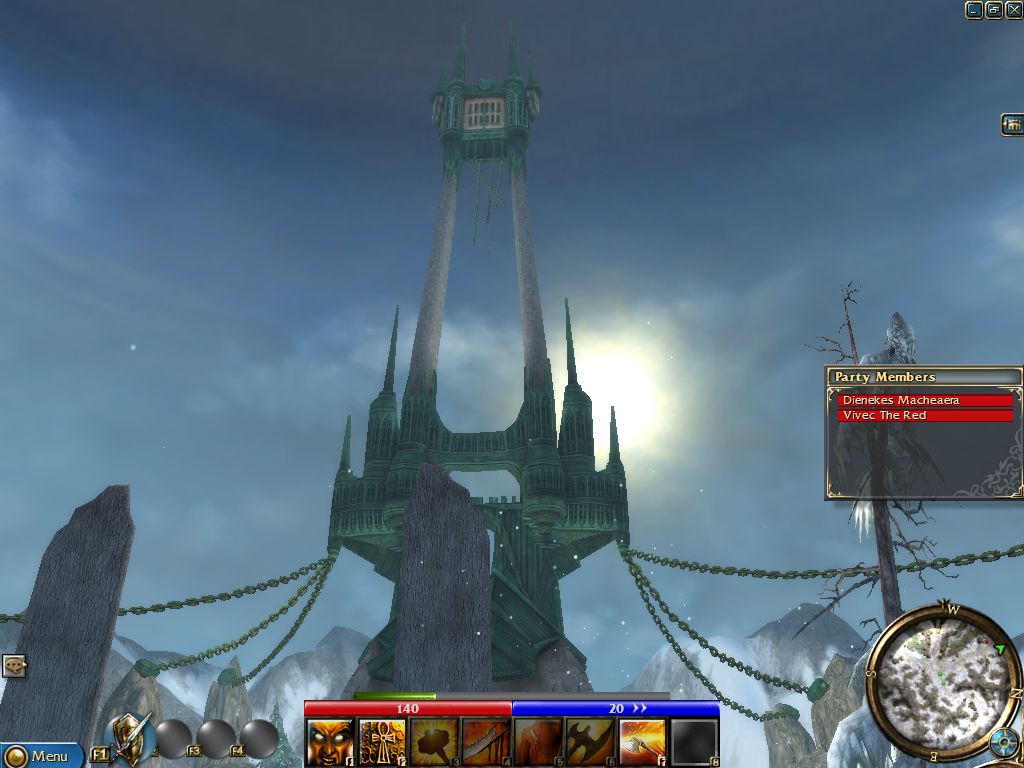Trigger the glowing hammer skill
Image resolution: width=1024 pixels, height=768 pixels.
(434, 742)
